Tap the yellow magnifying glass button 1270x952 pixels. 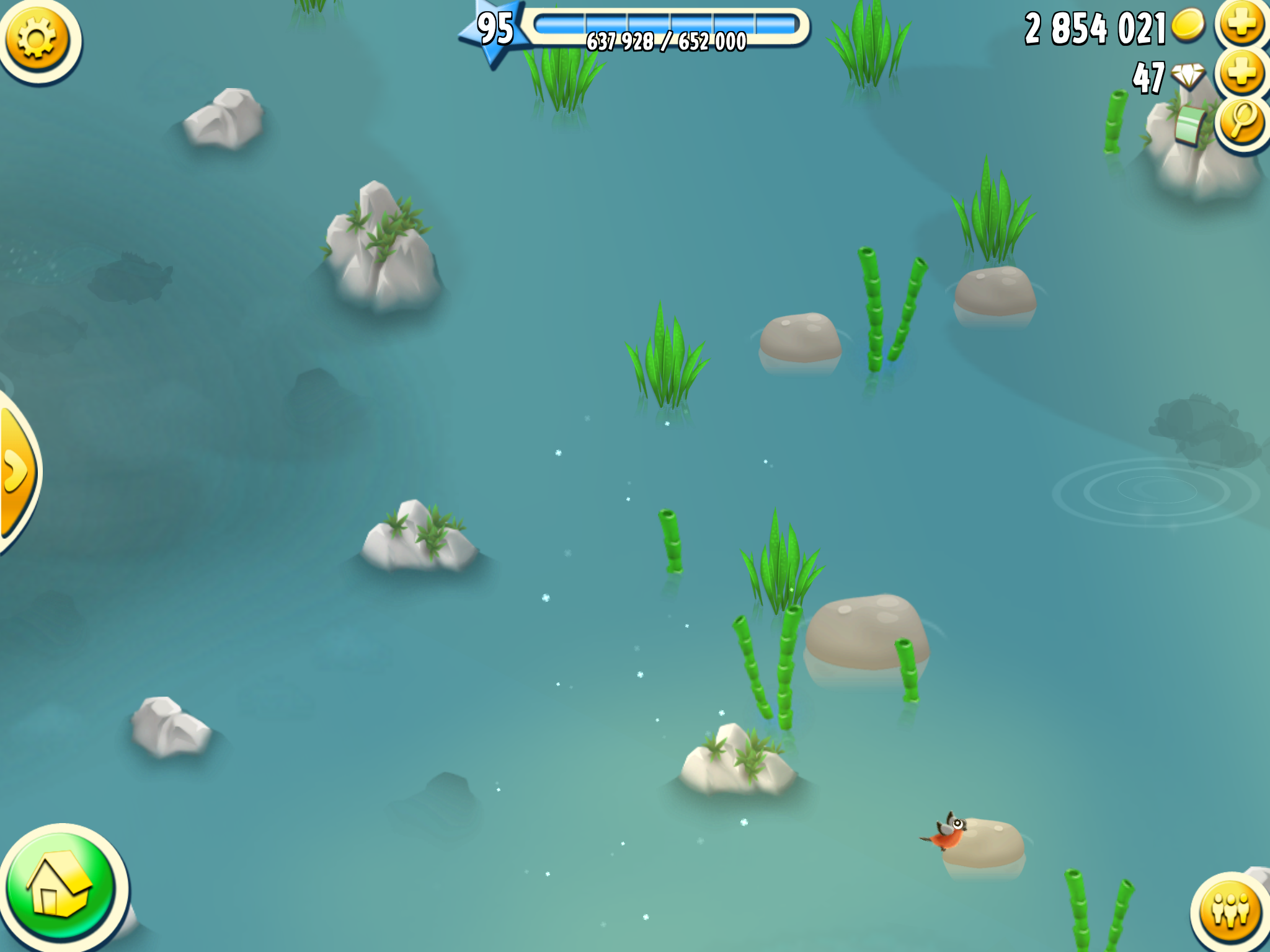(x=1242, y=121)
